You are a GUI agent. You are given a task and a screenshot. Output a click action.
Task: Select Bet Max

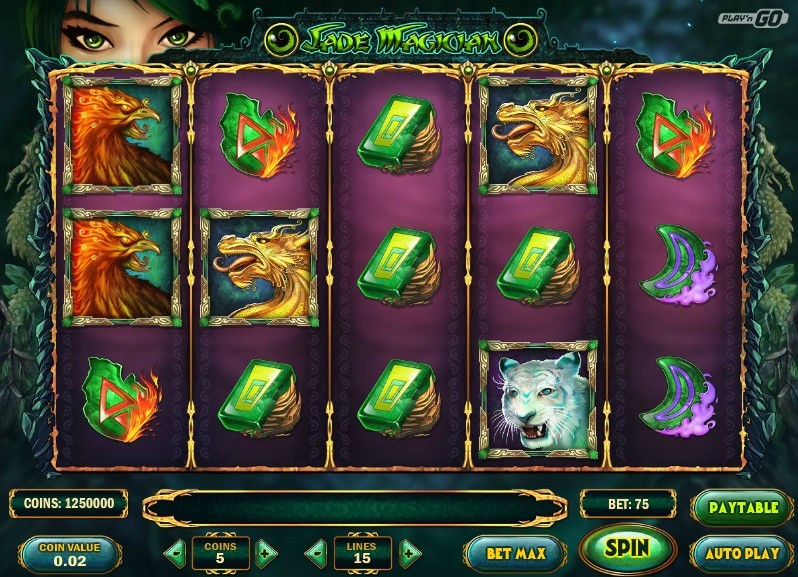click(513, 551)
